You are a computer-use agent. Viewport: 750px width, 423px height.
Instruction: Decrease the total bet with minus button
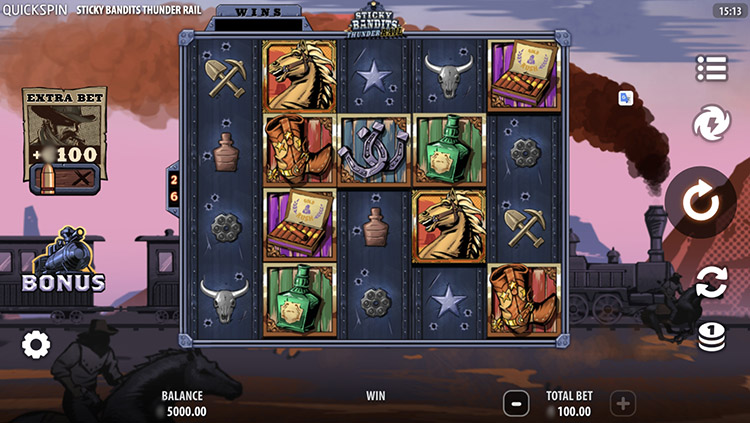[516, 403]
